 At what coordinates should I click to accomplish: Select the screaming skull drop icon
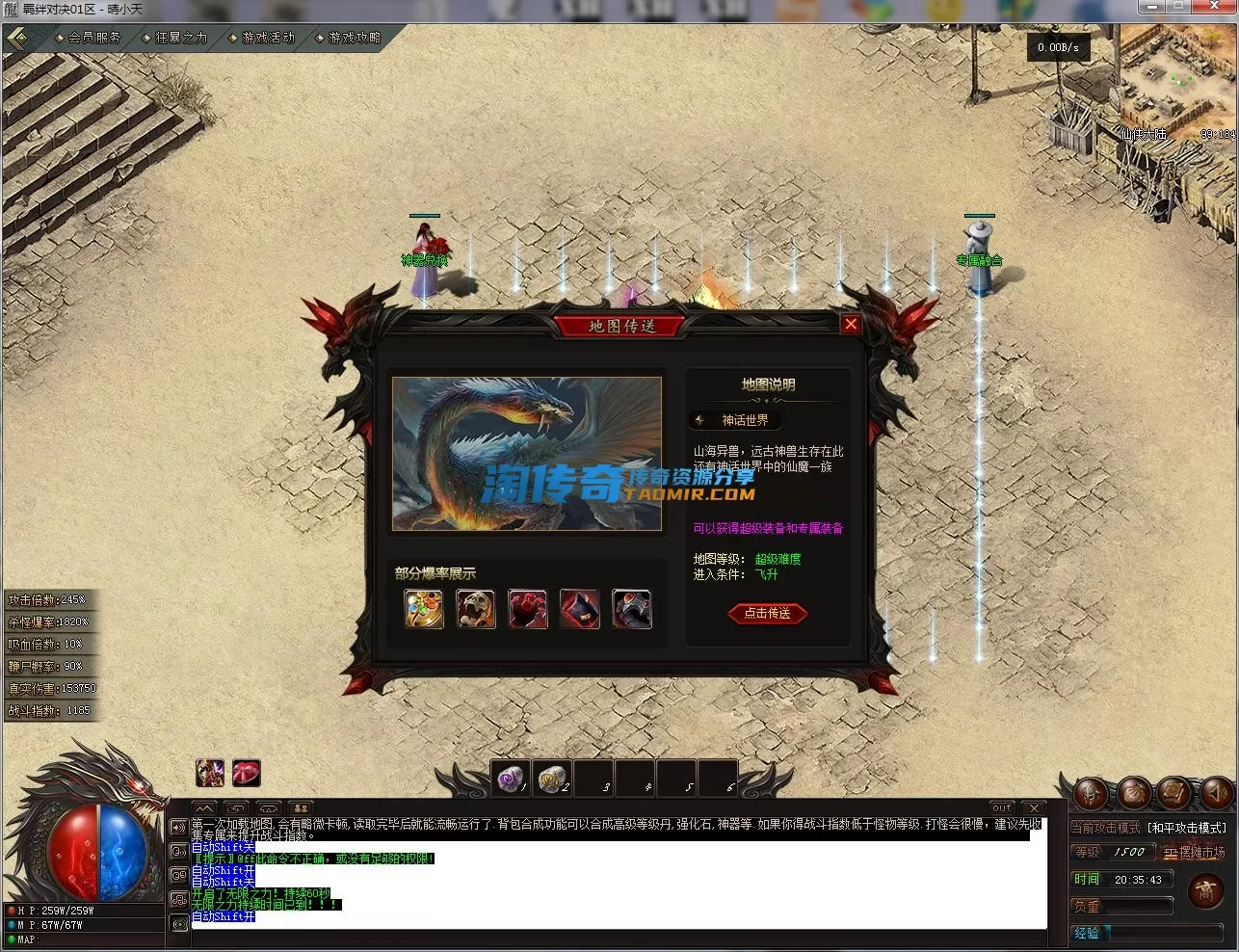(476, 609)
